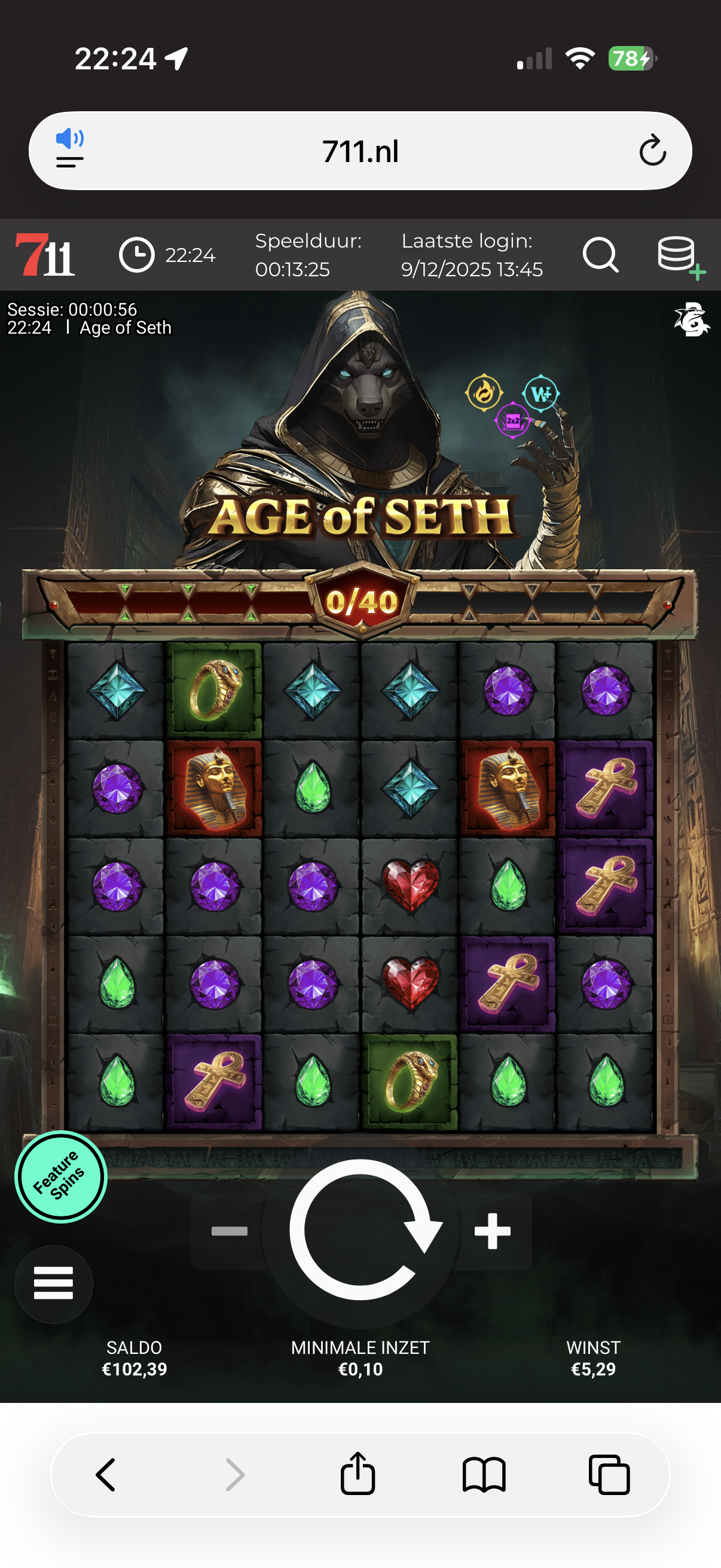Open the browser share sheet

pos(358,1474)
